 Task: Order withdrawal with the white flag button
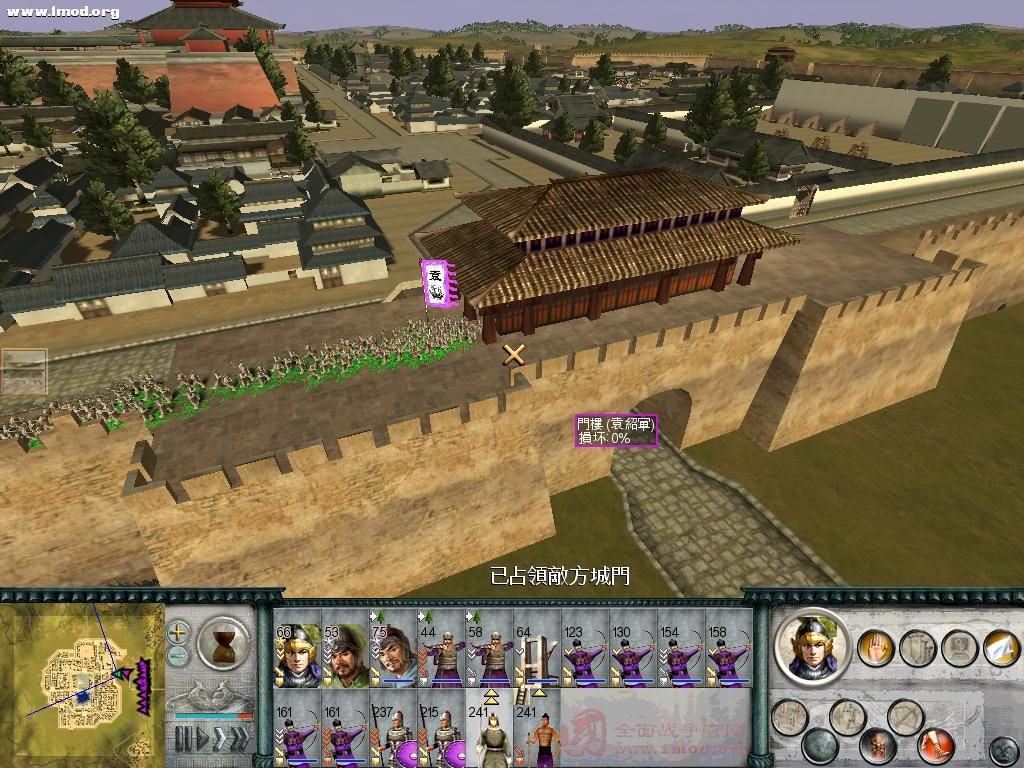(x=1001, y=647)
